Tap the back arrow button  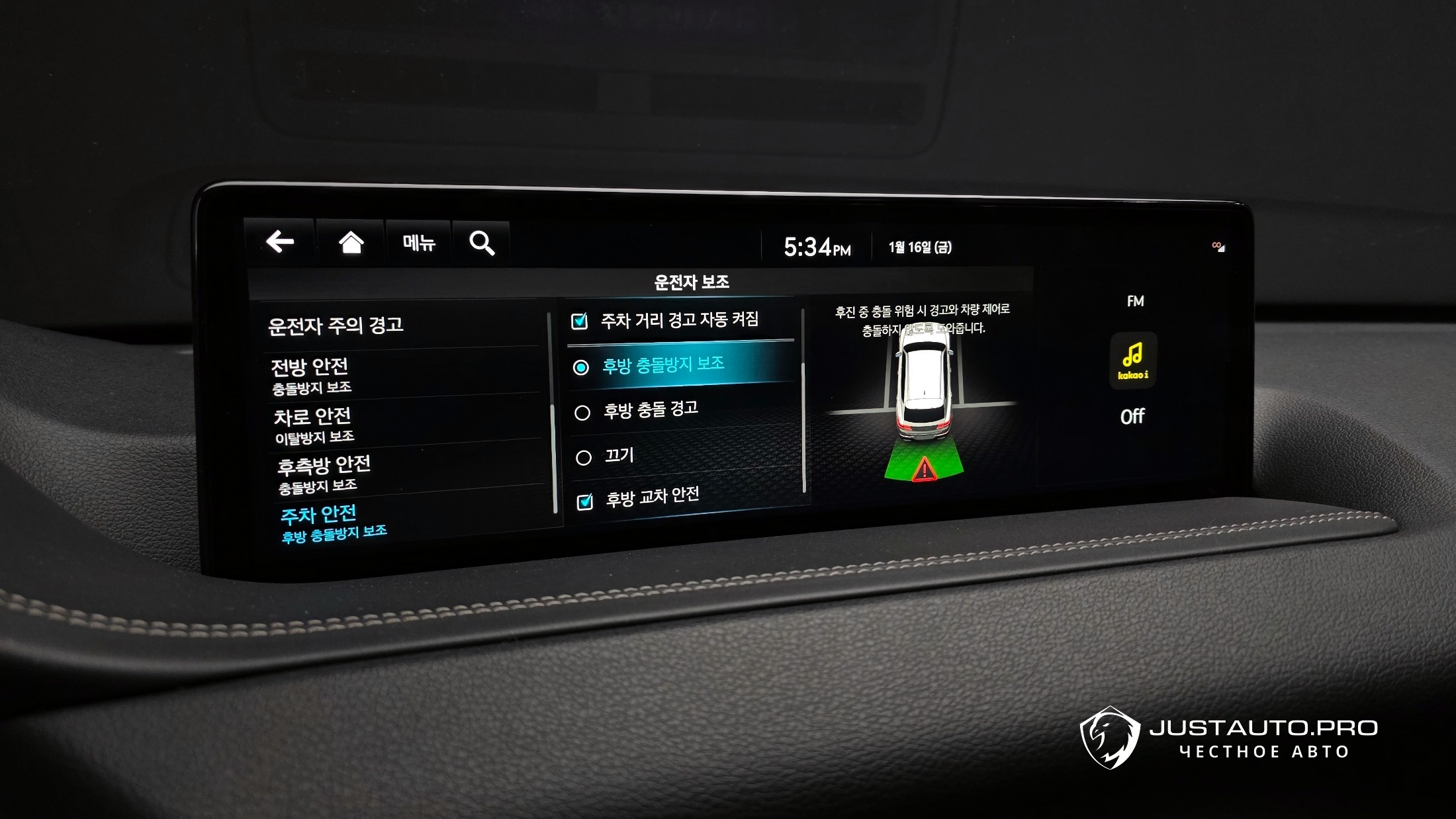[x=280, y=241]
